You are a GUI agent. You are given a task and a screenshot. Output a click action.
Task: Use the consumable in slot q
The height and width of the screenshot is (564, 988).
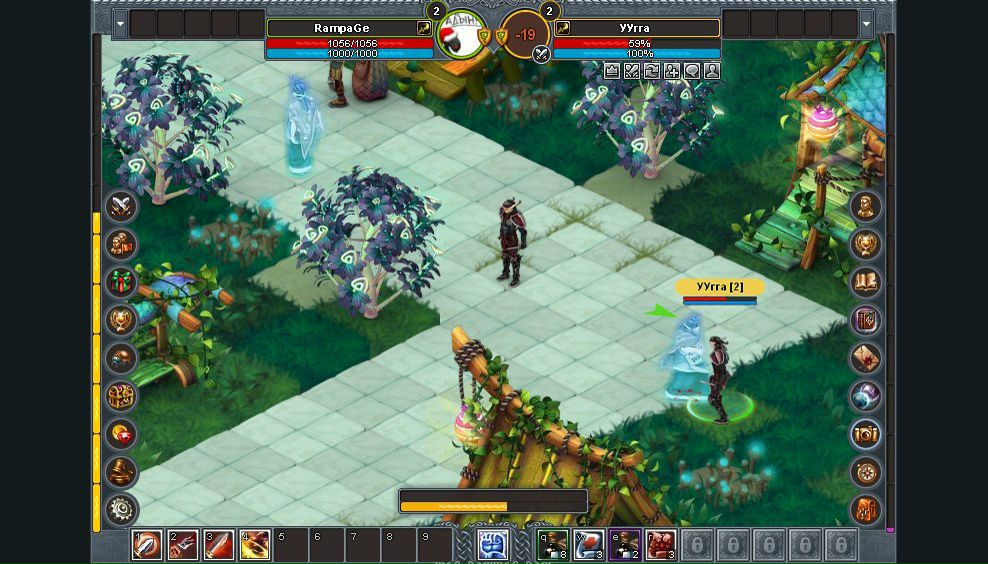[553, 545]
